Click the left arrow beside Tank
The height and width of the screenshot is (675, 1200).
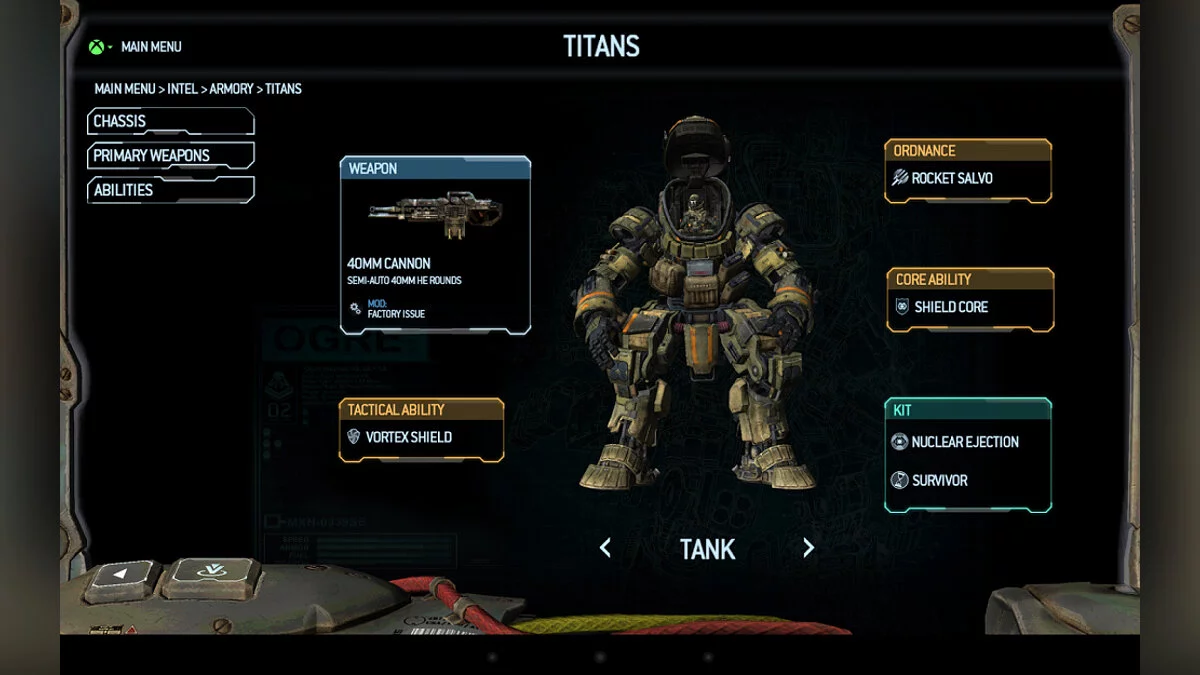(605, 548)
